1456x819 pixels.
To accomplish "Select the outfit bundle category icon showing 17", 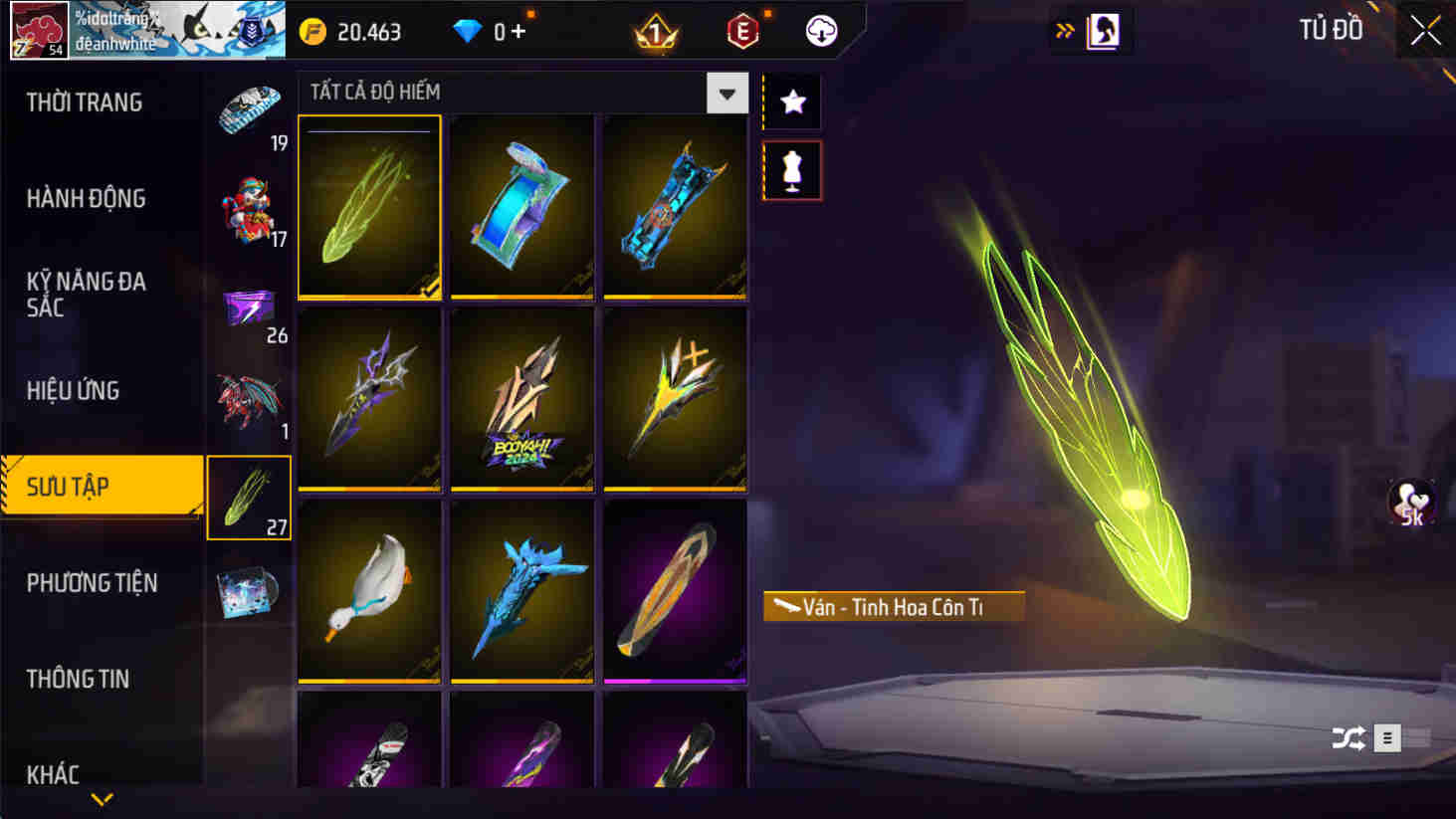I will [249, 201].
